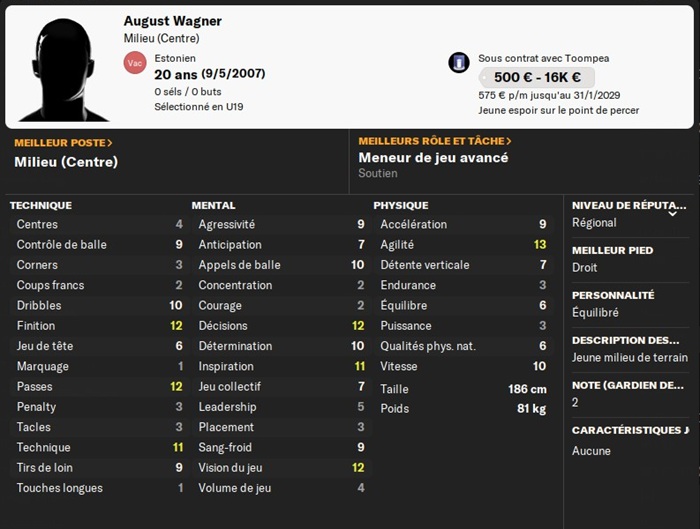Viewport: 700px width, 529px height.
Task: Click the Toompea club badge icon
Action: tap(459, 62)
